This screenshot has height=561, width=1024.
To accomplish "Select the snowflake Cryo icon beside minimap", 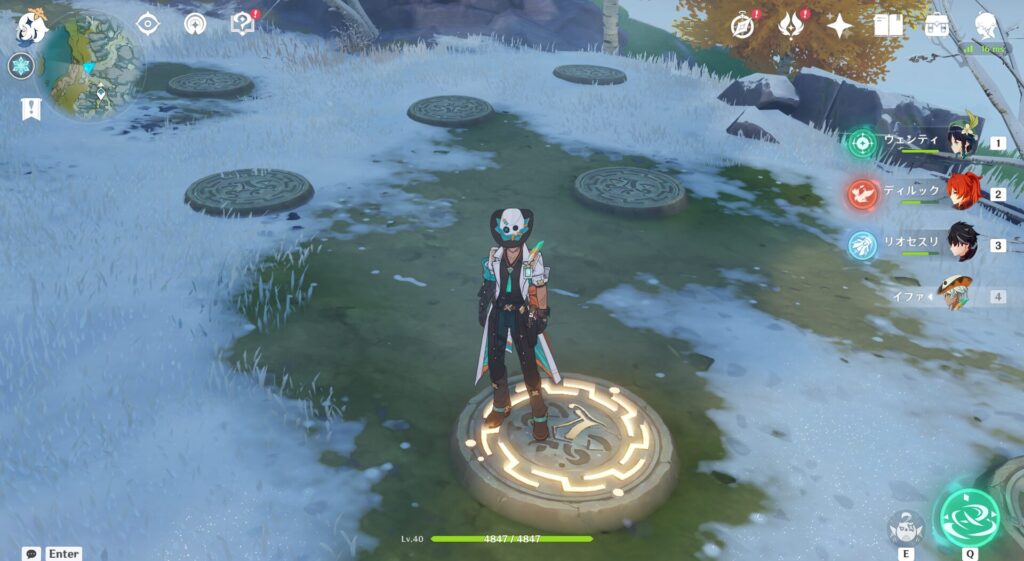I will click(x=21, y=67).
